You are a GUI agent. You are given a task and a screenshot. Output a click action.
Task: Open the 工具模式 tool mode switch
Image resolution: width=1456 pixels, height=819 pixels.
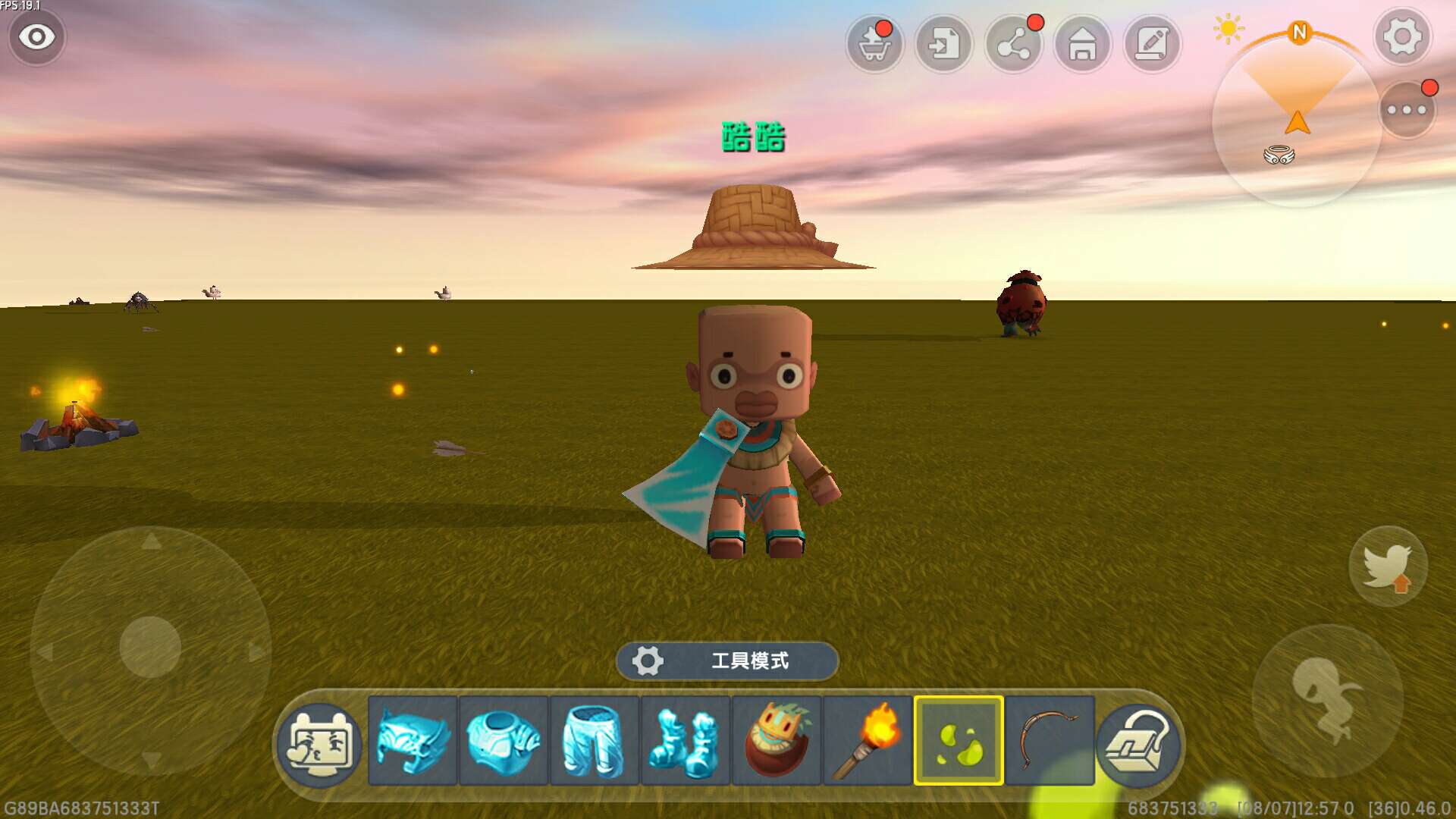click(727, 661)
